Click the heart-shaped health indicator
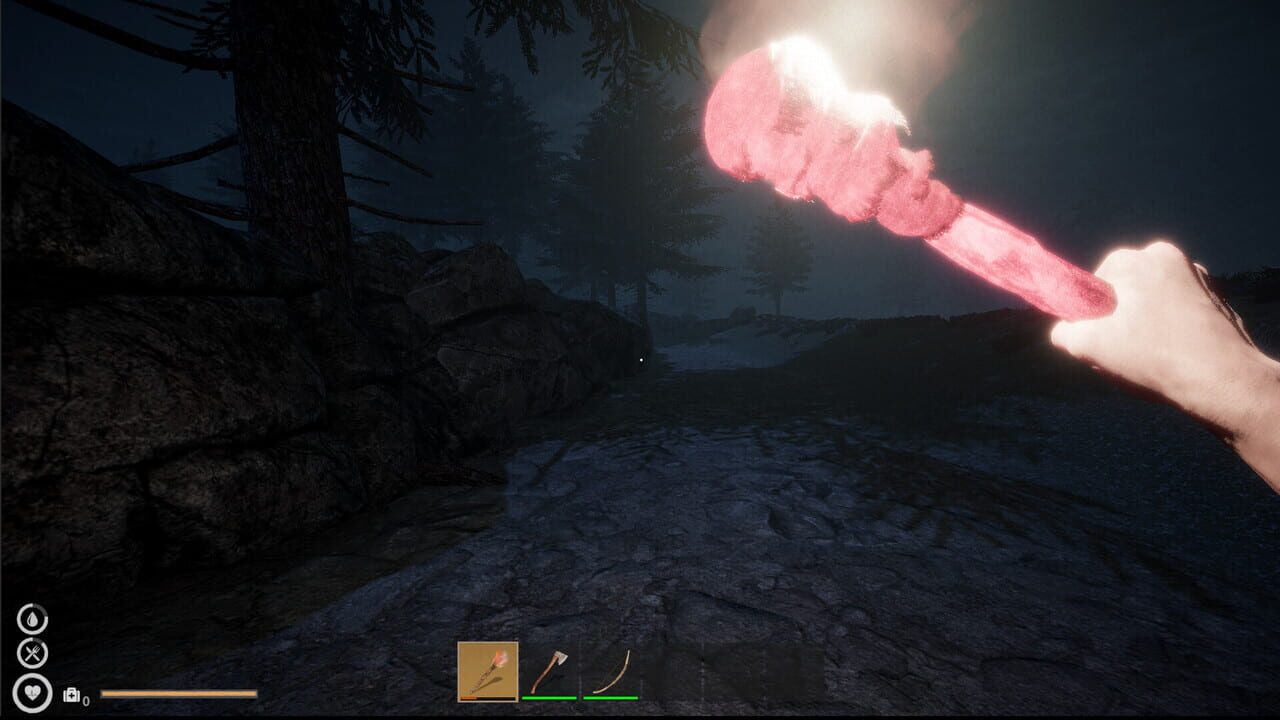1280x720 pixels. tap(33, 693)
